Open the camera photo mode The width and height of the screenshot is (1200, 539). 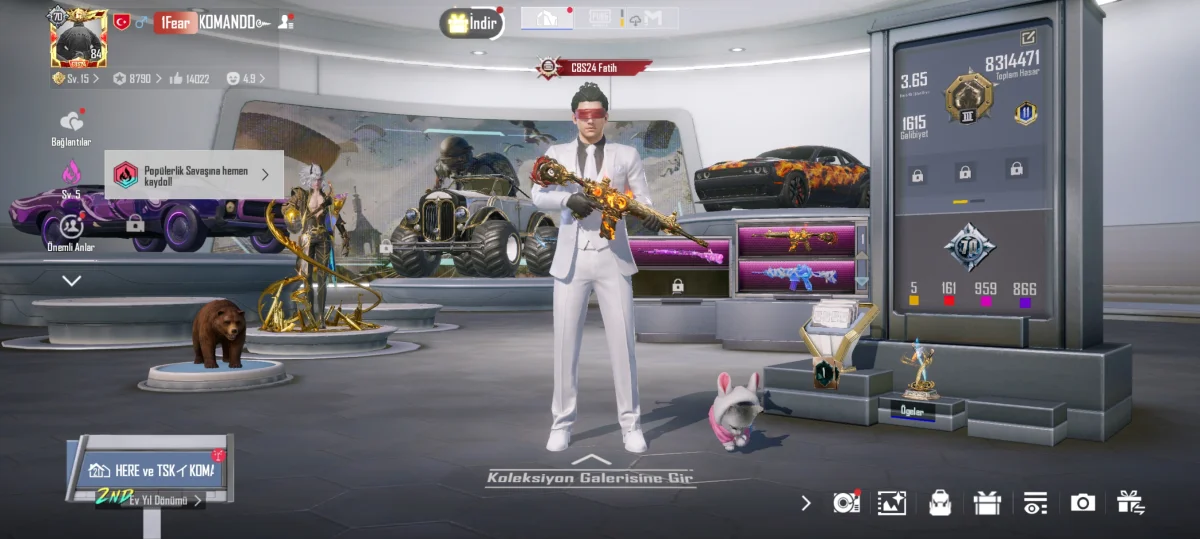click(x=1083, y=503)
